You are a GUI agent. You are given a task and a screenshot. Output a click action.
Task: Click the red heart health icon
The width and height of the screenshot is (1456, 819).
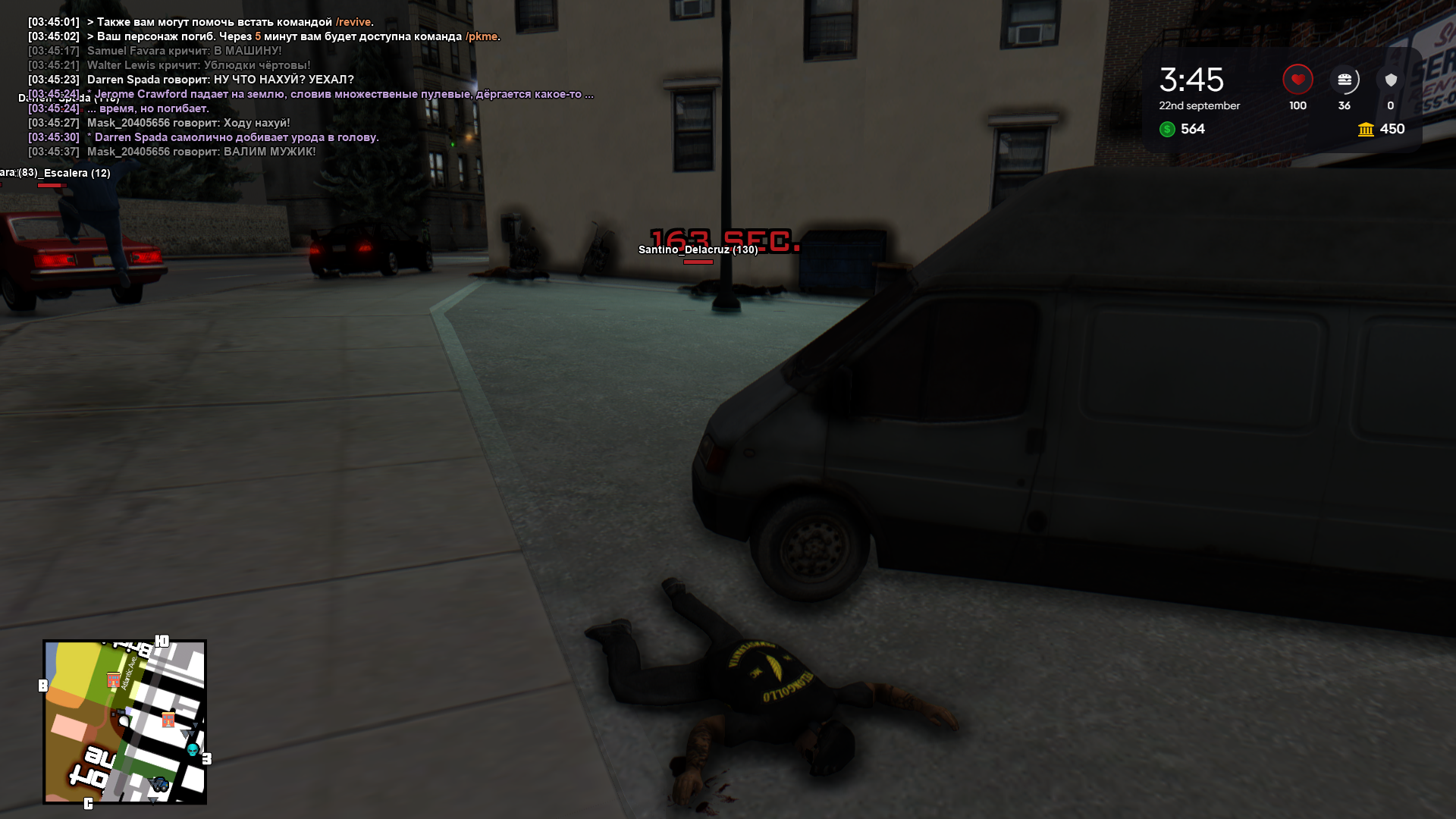click(x=1298, y=80)
